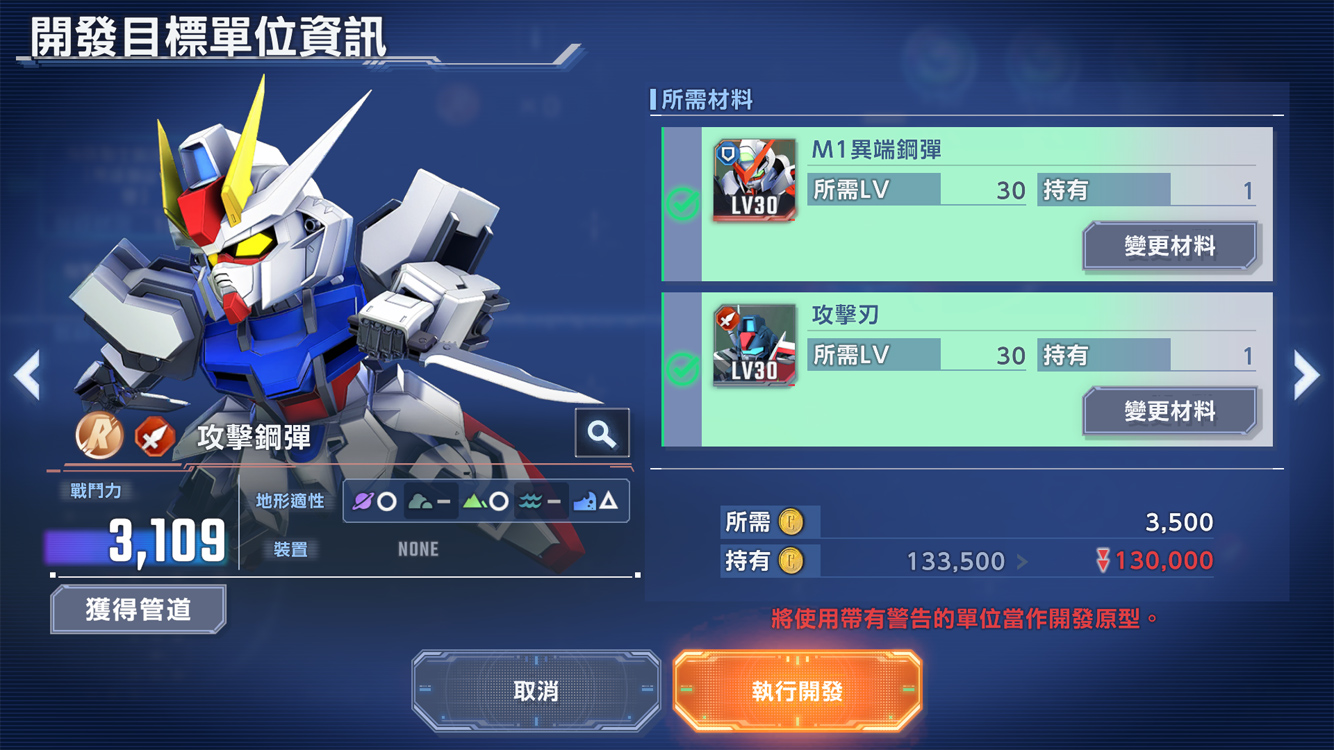
Task: Open the 獲得管道 acquisition routes
Action: pos(138,609)
